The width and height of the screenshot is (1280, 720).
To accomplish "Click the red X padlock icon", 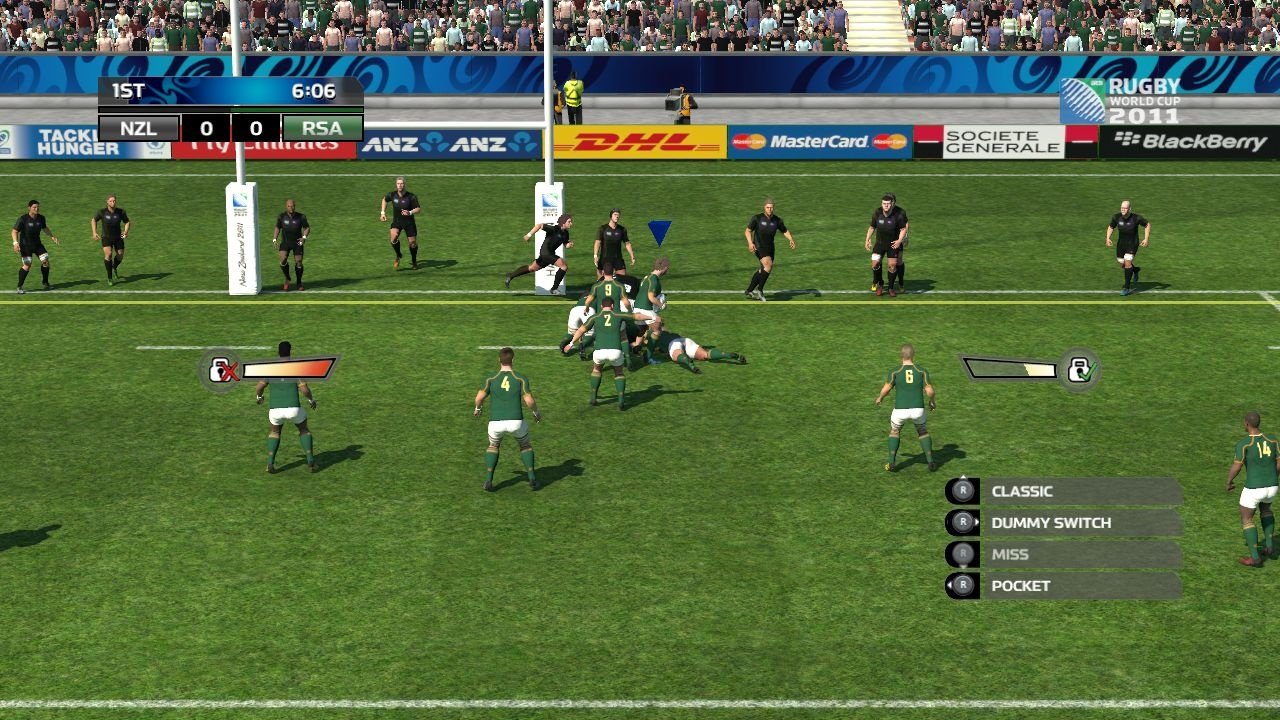I will click(222, 367).
